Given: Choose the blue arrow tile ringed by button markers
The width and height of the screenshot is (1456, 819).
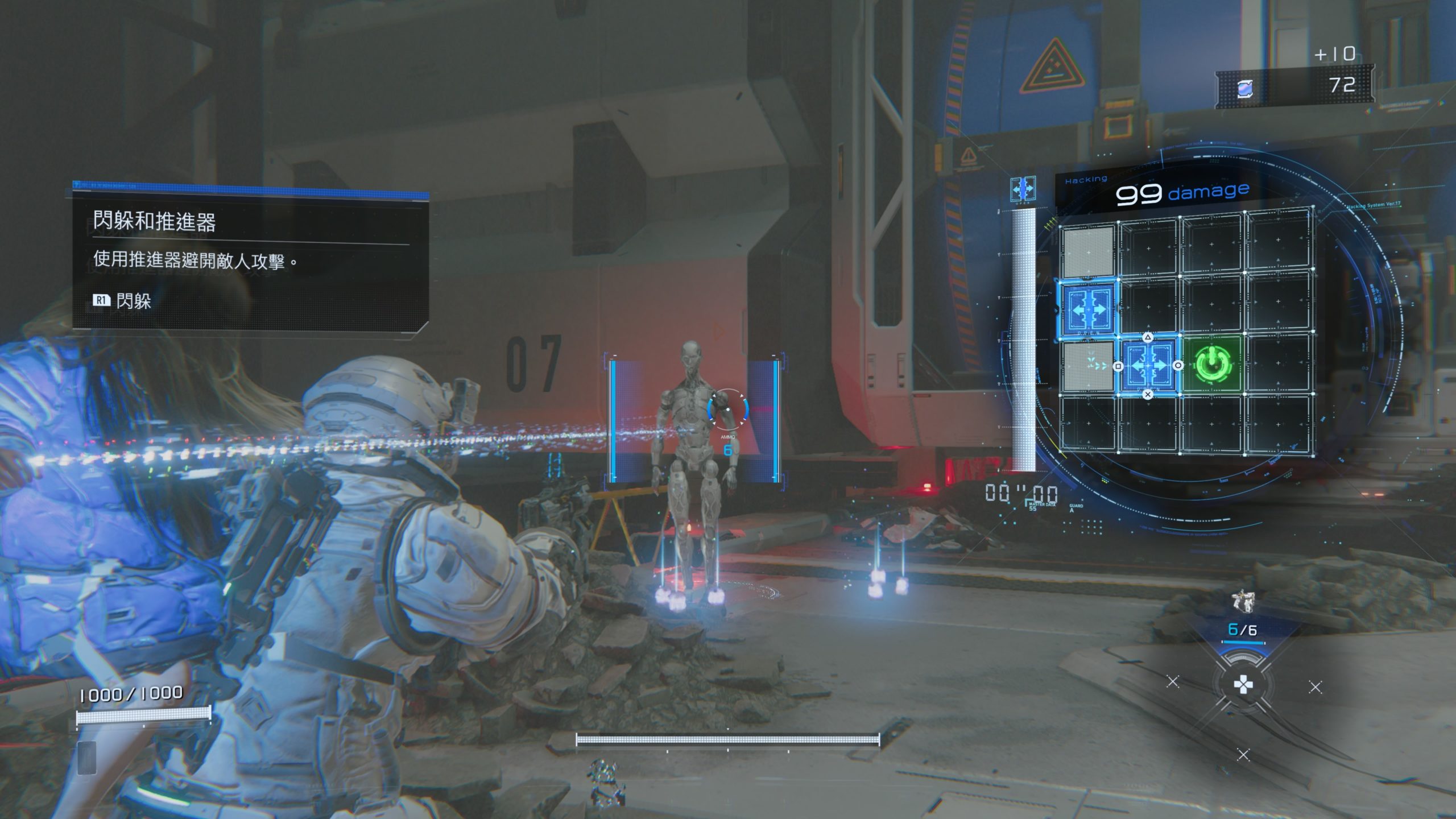Looking at the screenshot, I should pyautogui.click(x=1148, y=366).
